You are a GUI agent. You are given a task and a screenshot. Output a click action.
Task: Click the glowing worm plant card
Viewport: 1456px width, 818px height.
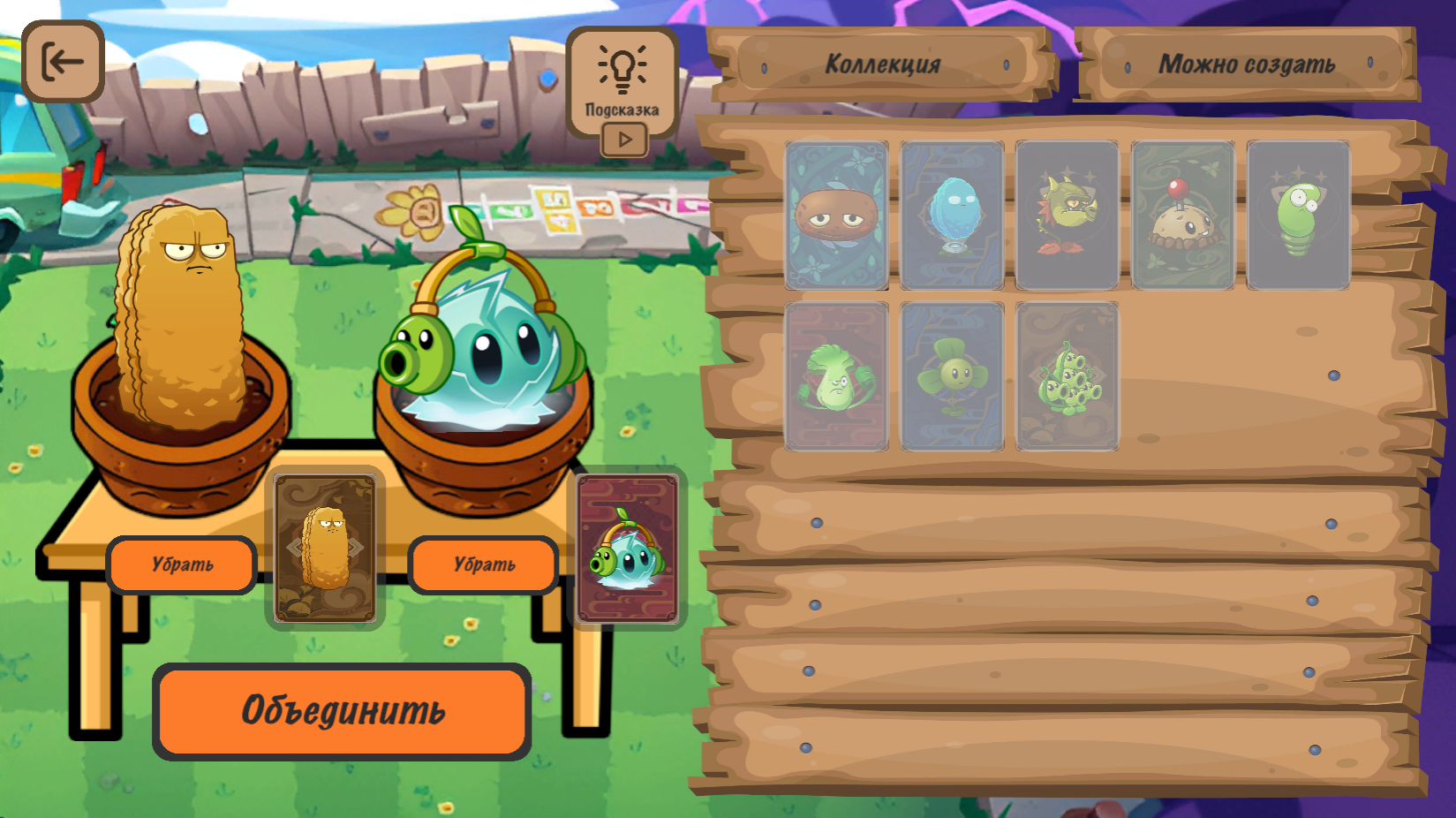(1299, 215)
